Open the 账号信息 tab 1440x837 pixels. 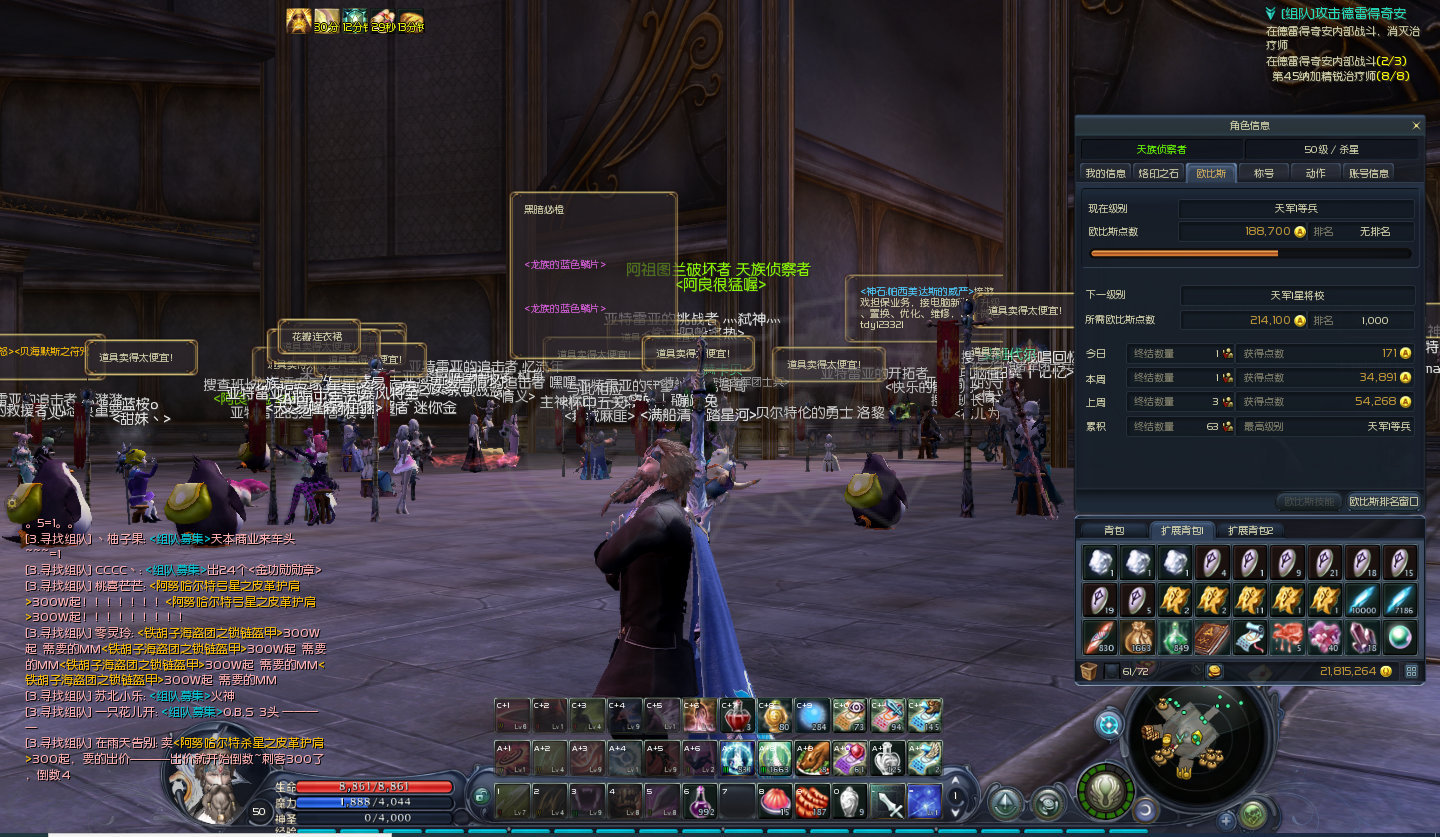pos(1369,173)
